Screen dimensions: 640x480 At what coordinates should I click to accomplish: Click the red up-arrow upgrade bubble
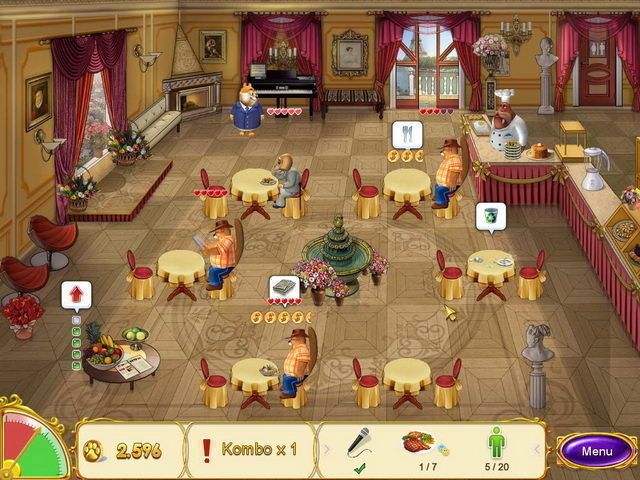point(75,296)
